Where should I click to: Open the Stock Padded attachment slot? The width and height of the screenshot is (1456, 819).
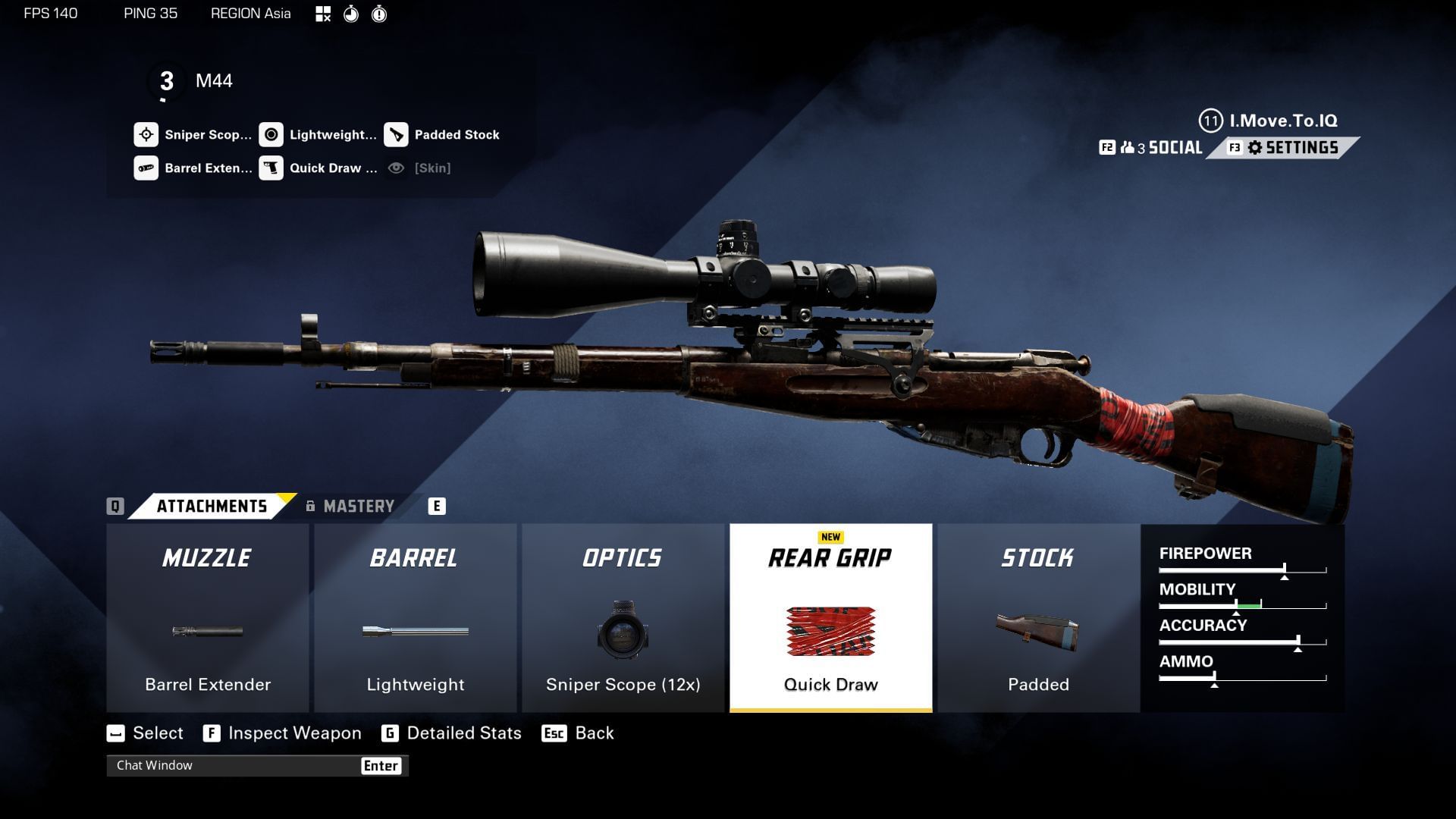tap(1038, 617)
